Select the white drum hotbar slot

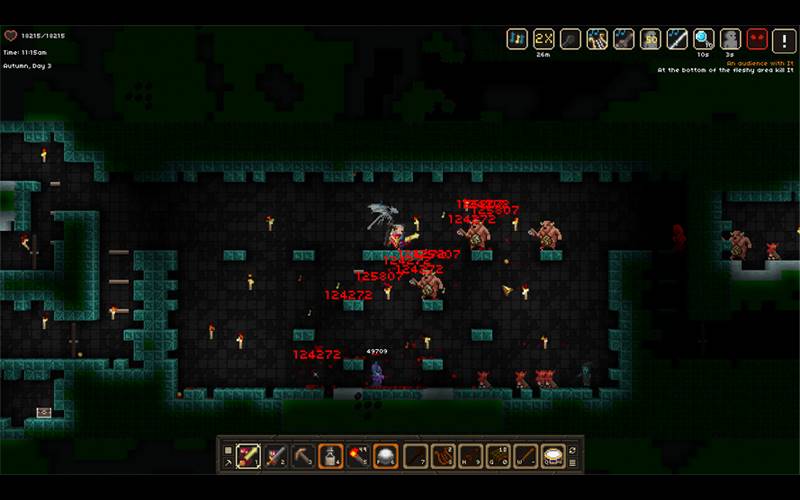[553, 455]
